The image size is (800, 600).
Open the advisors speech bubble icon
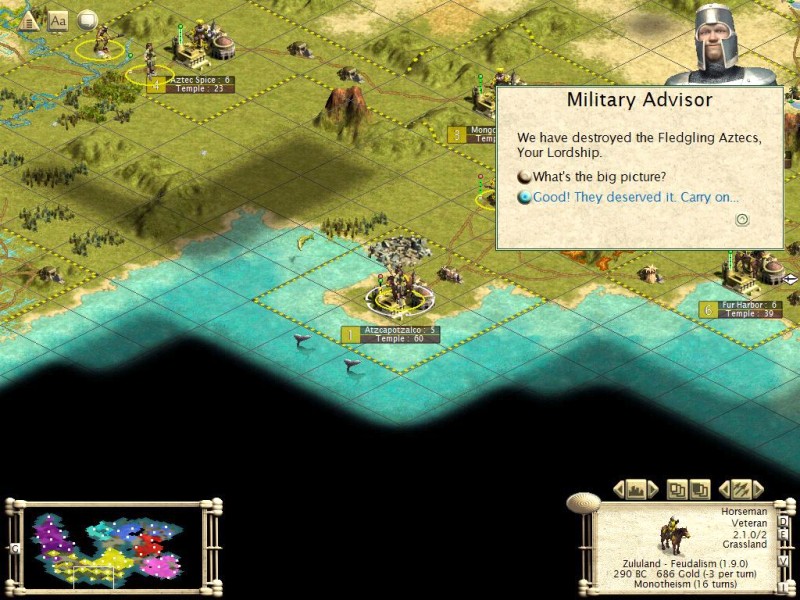pyautogui.click(x=87, y=19)
